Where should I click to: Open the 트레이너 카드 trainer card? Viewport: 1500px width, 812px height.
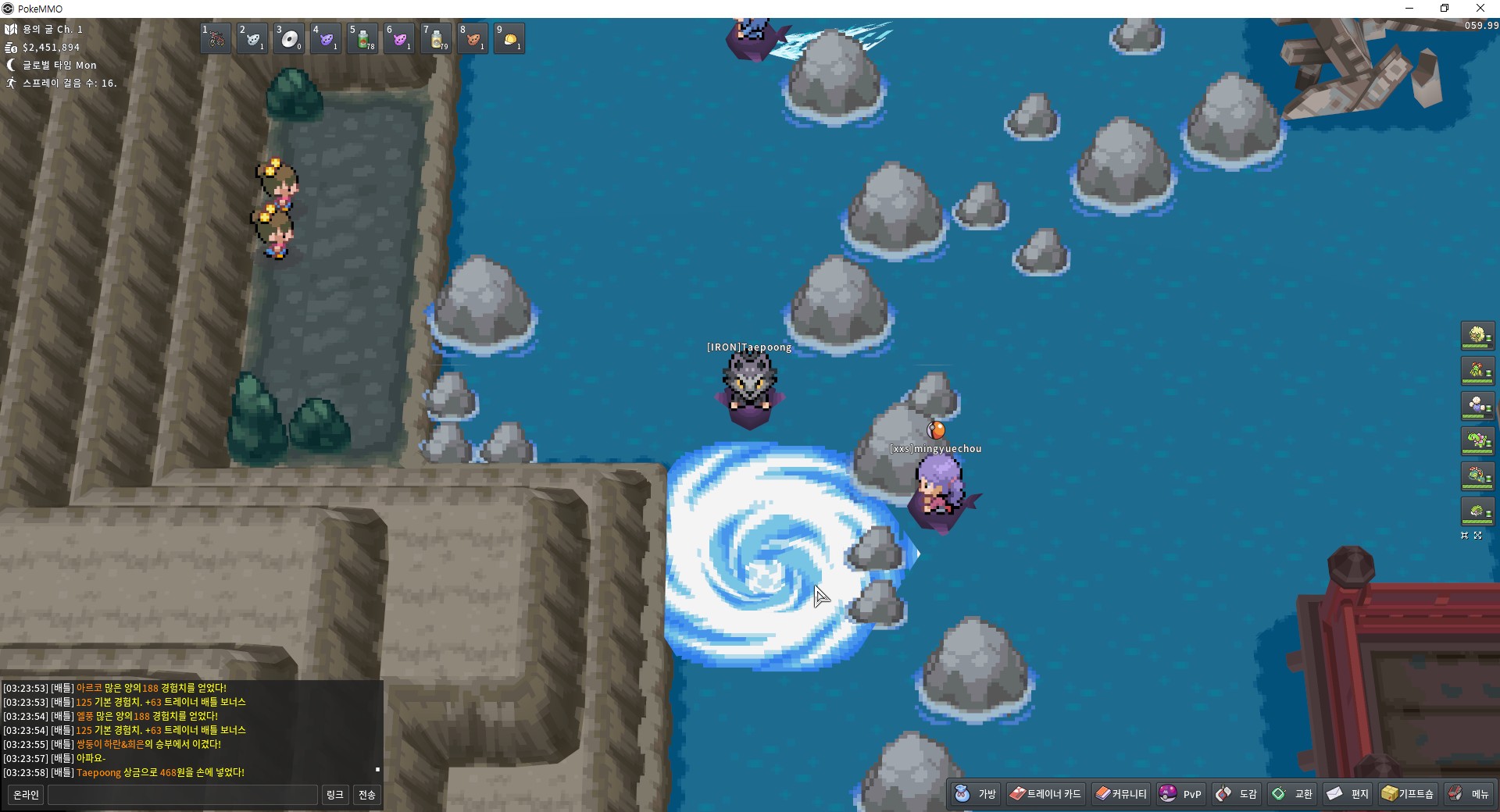pos(1045,794)
